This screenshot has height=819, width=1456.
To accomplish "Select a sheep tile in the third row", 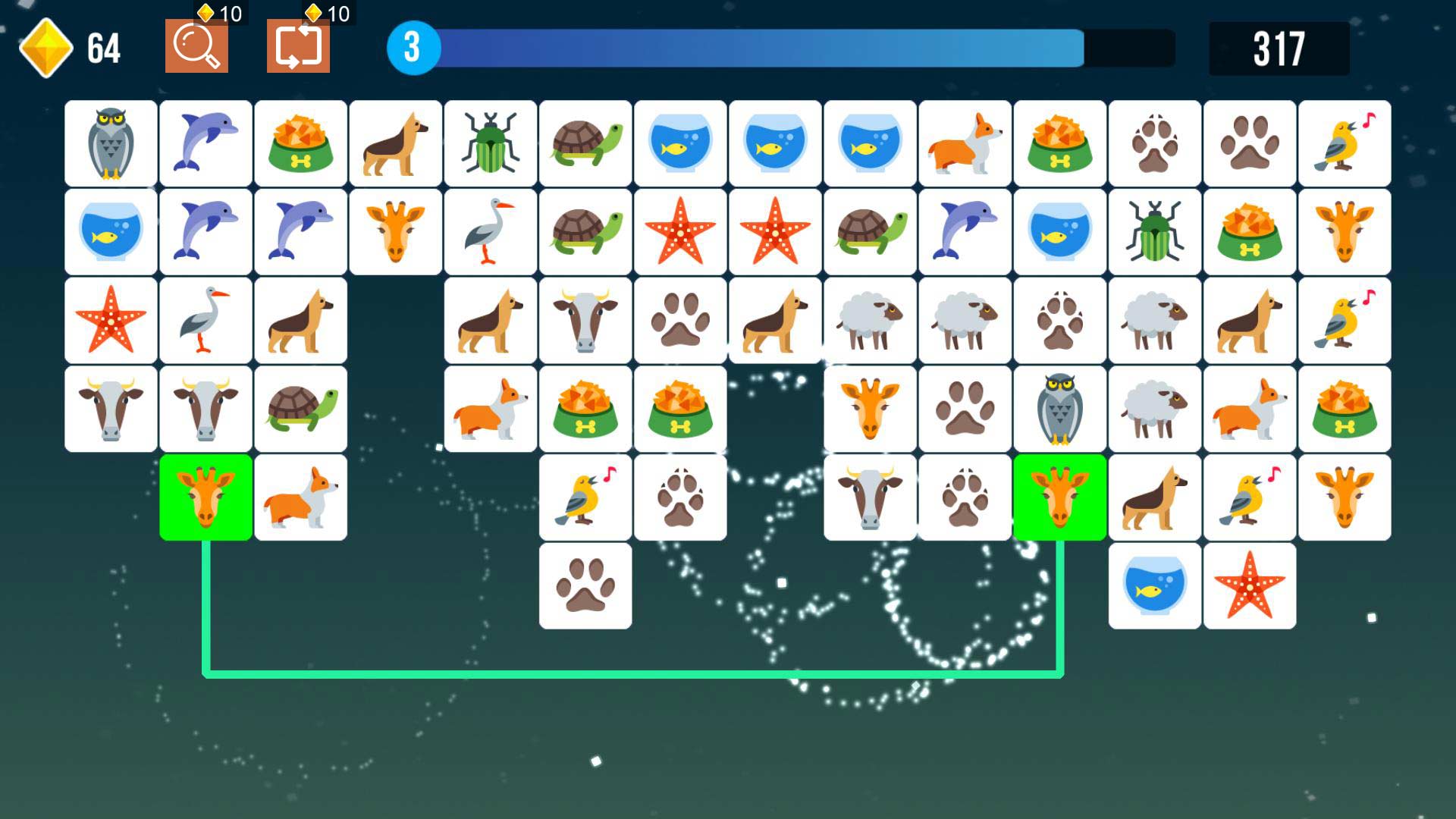I will pos(871,318).
